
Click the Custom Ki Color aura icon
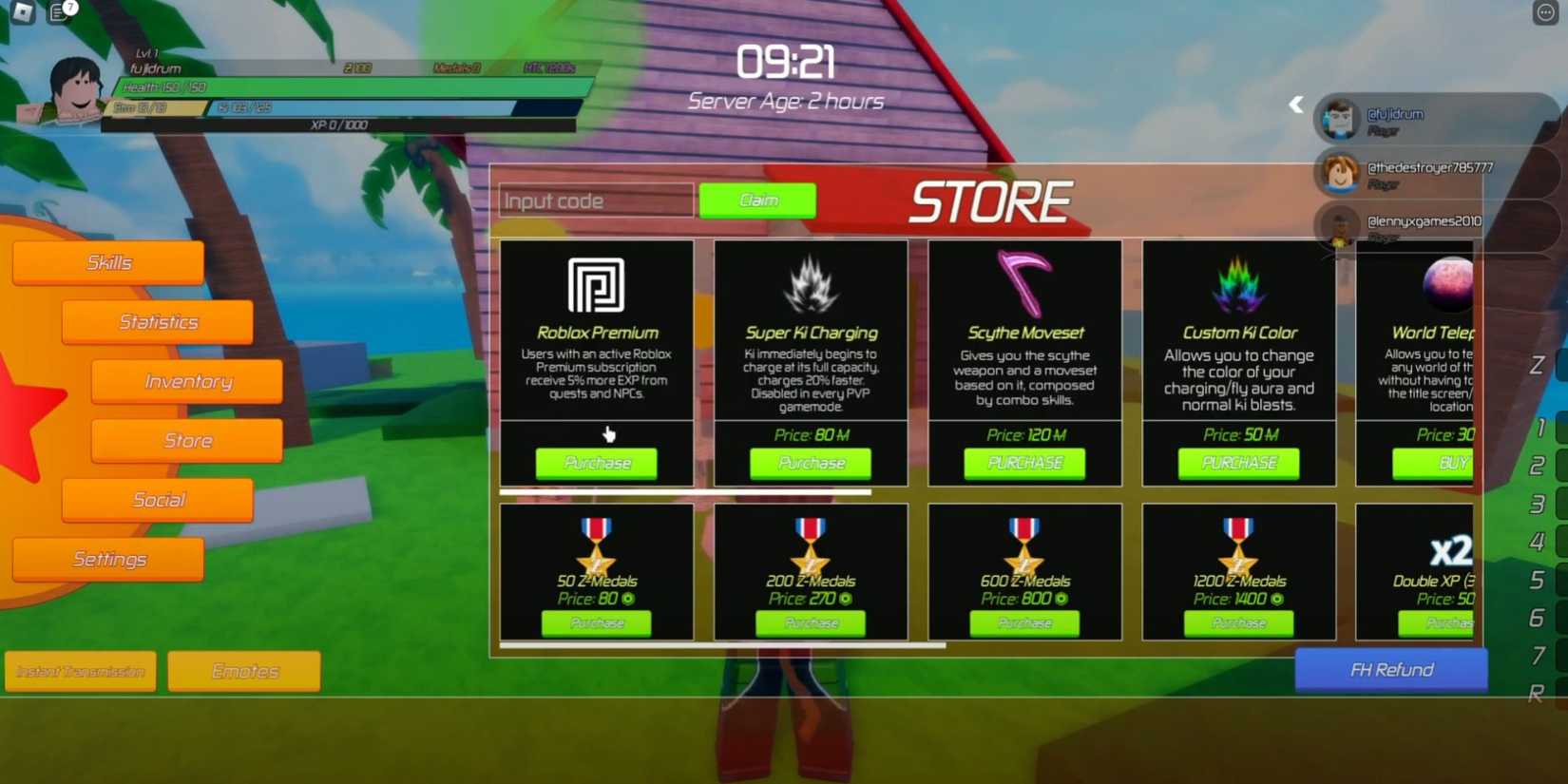[1237, 283]
